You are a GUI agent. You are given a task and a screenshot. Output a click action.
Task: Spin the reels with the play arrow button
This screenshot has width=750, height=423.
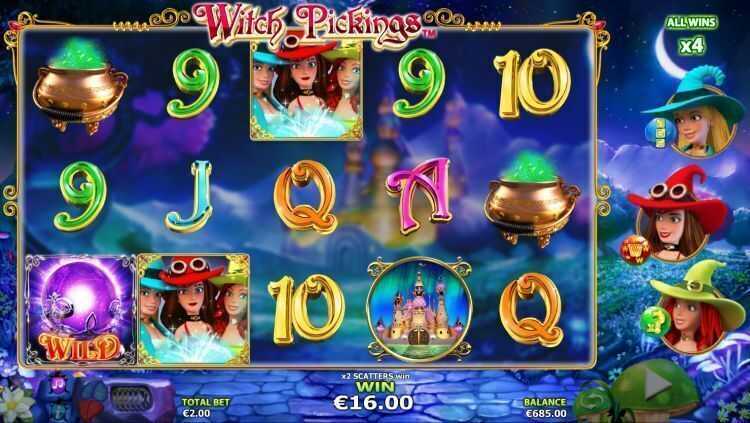(x=656, y=386)
